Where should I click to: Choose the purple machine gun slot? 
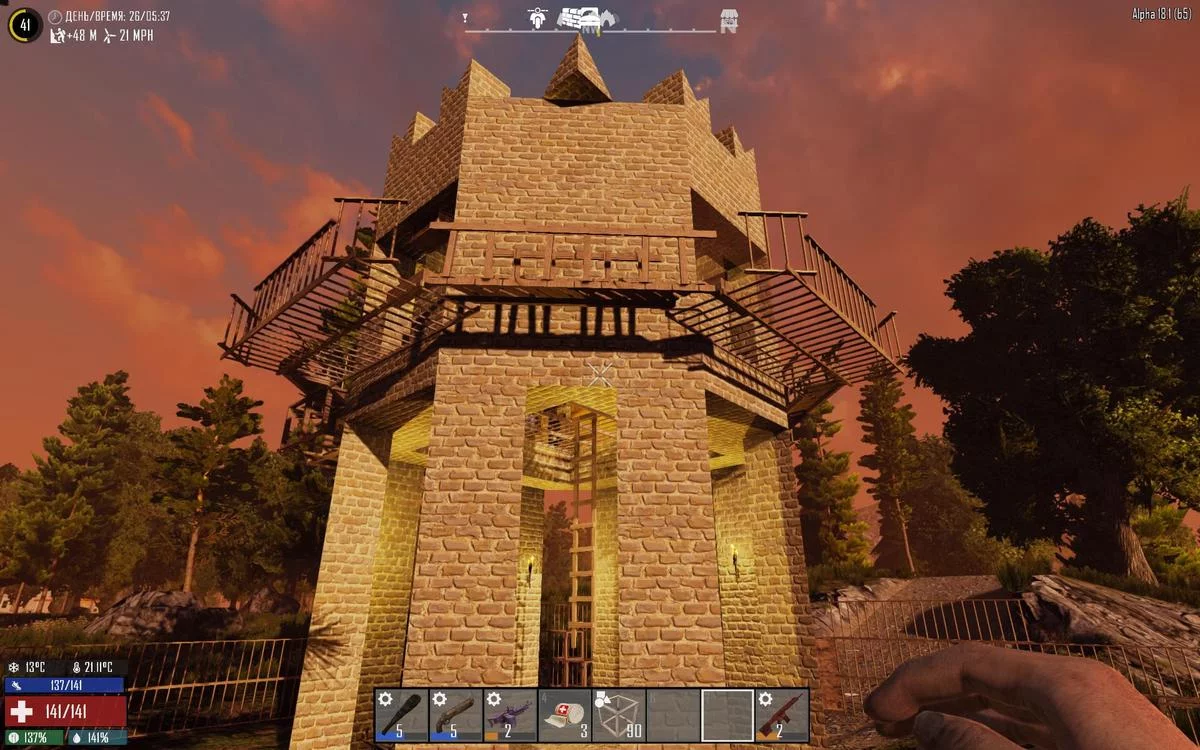[510, 715]
